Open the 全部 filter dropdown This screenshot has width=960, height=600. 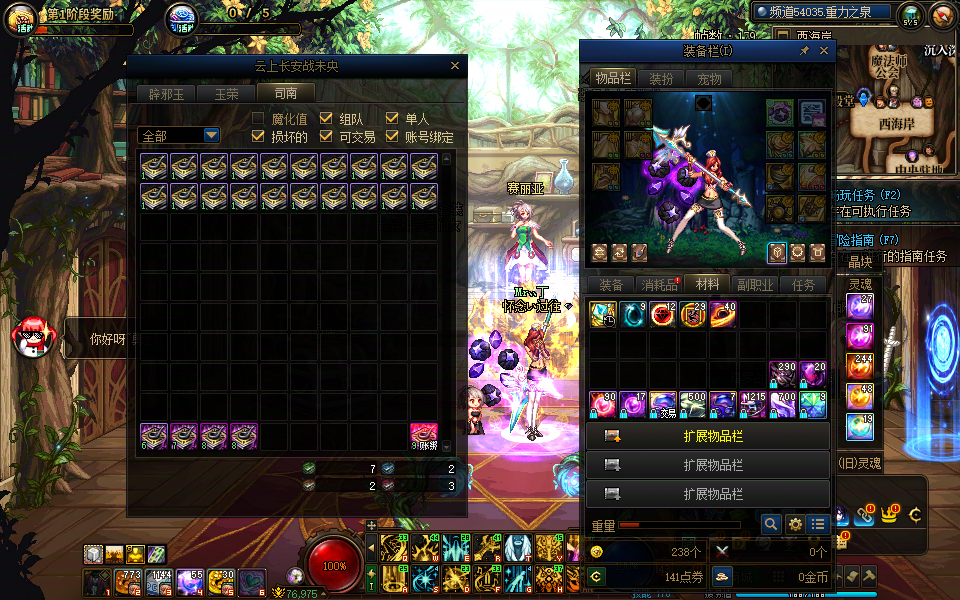[x=211, y=136]
